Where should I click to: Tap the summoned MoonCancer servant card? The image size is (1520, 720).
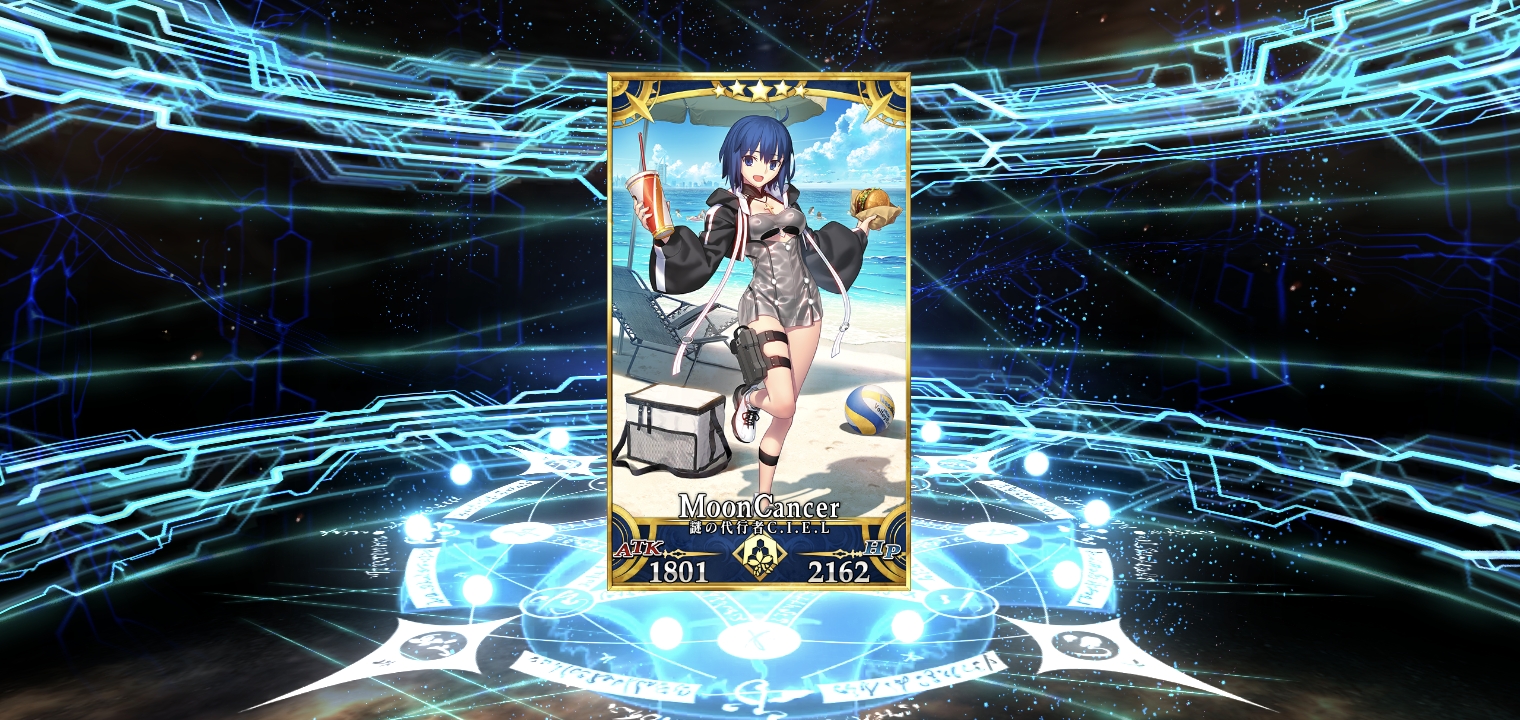click(759, 330)
